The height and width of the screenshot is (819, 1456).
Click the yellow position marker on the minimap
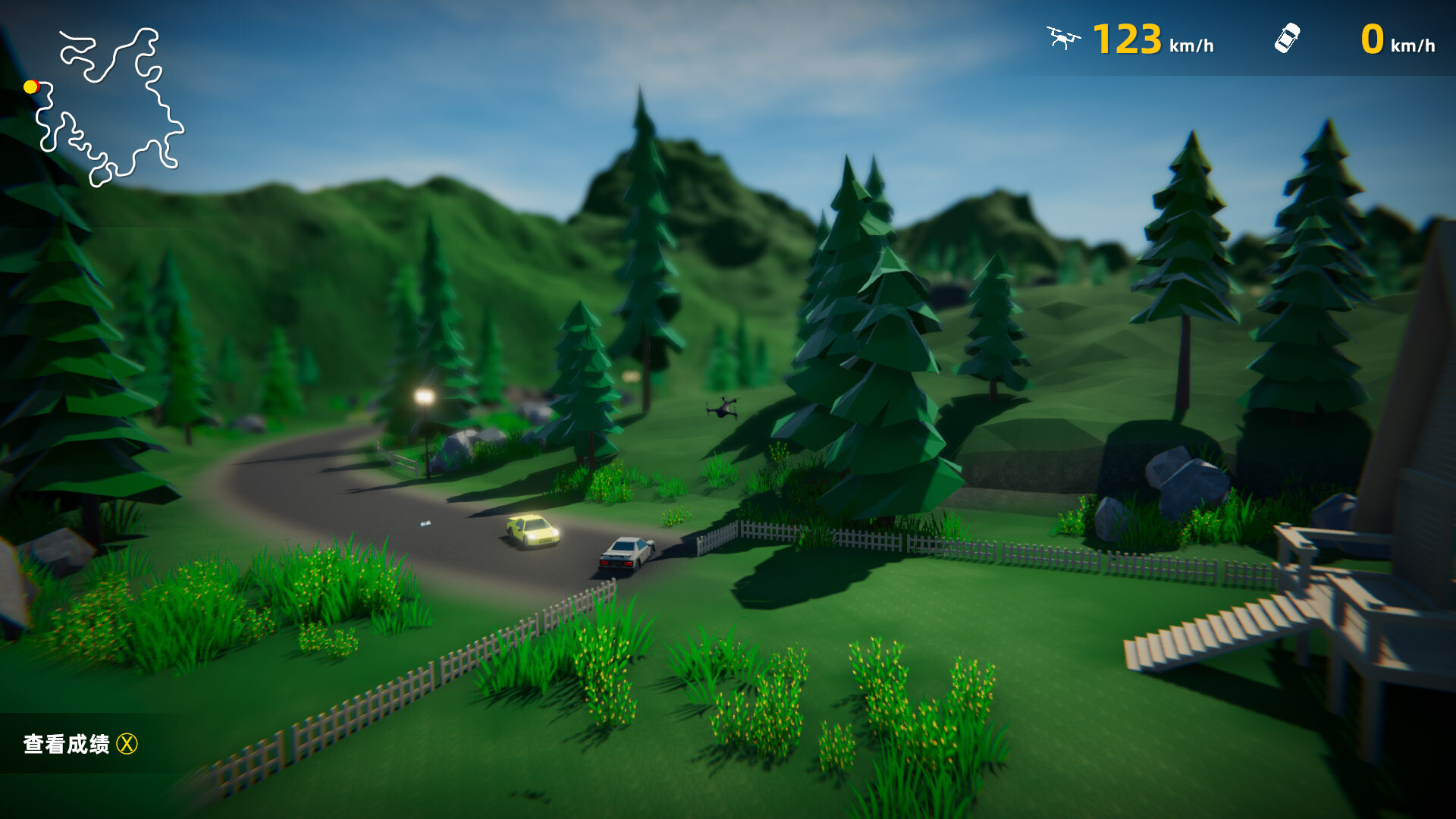(x=31, y=87)
